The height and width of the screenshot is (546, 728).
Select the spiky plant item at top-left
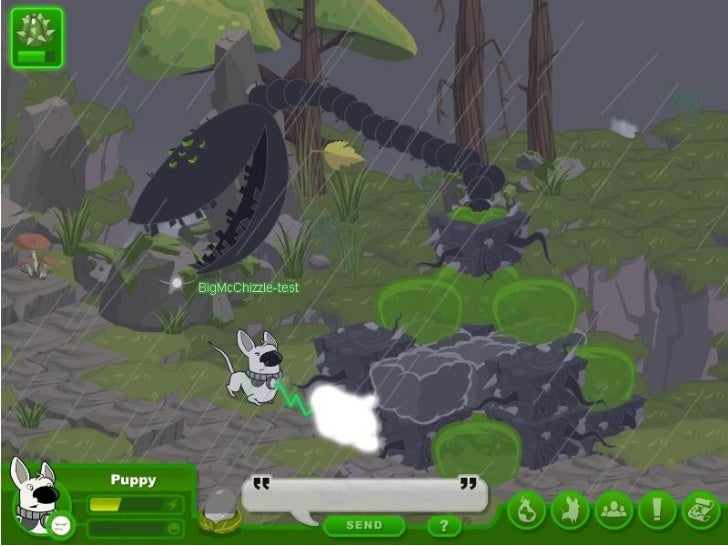coord(37,38)
